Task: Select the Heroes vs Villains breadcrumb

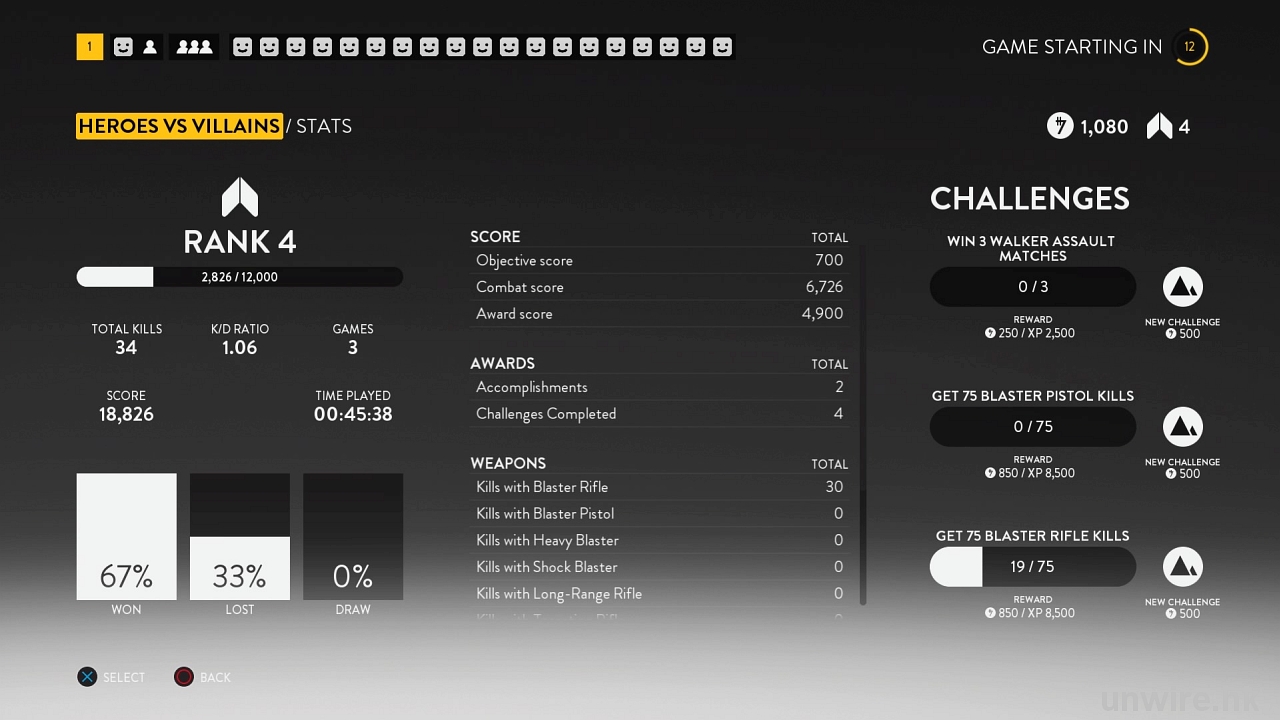Action: (179, 126)
